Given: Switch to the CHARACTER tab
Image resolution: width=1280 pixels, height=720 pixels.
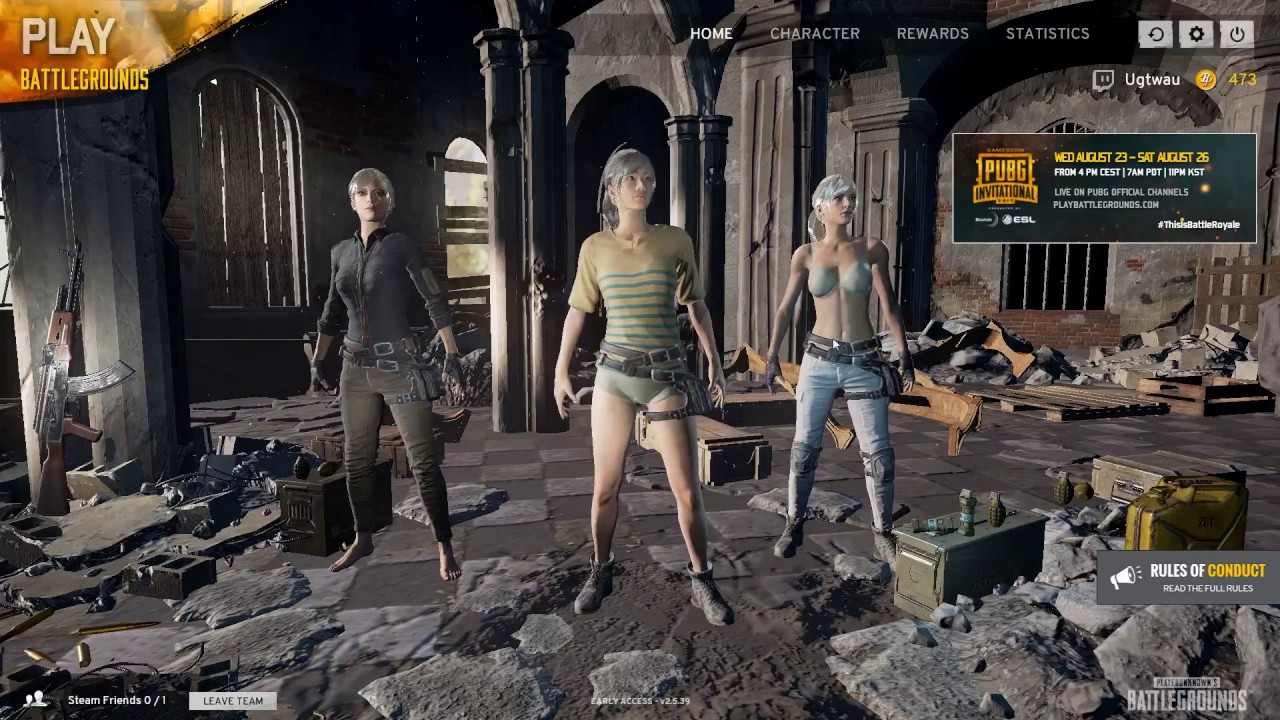Looking at the screenshot, I should [815, 34].
